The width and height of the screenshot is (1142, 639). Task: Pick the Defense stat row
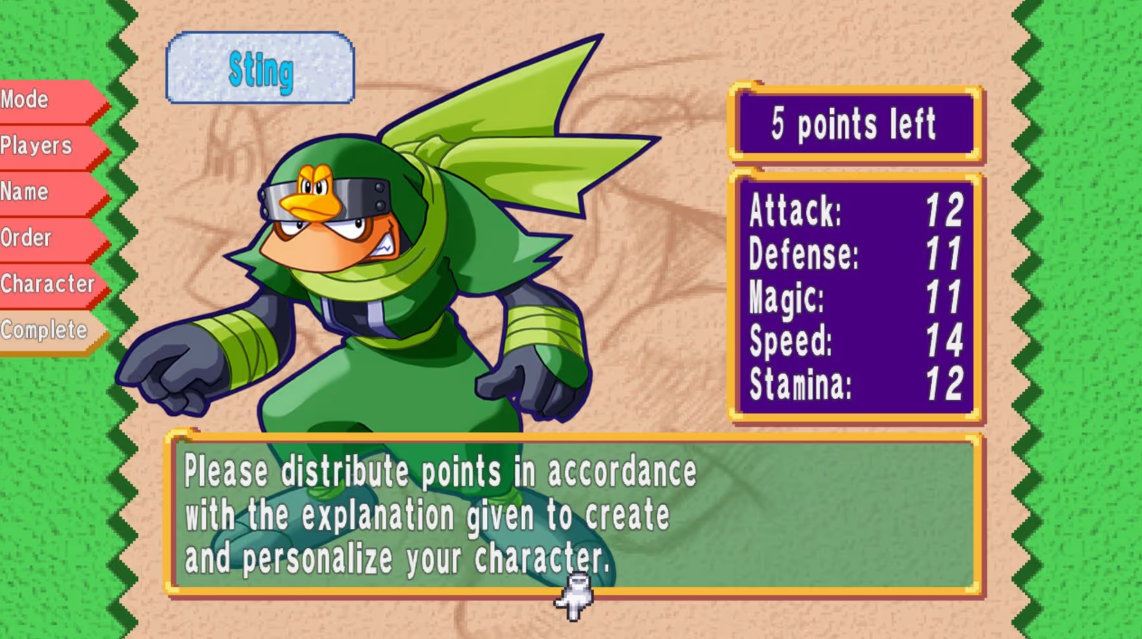pyautogui.click(x=856, y=255)
